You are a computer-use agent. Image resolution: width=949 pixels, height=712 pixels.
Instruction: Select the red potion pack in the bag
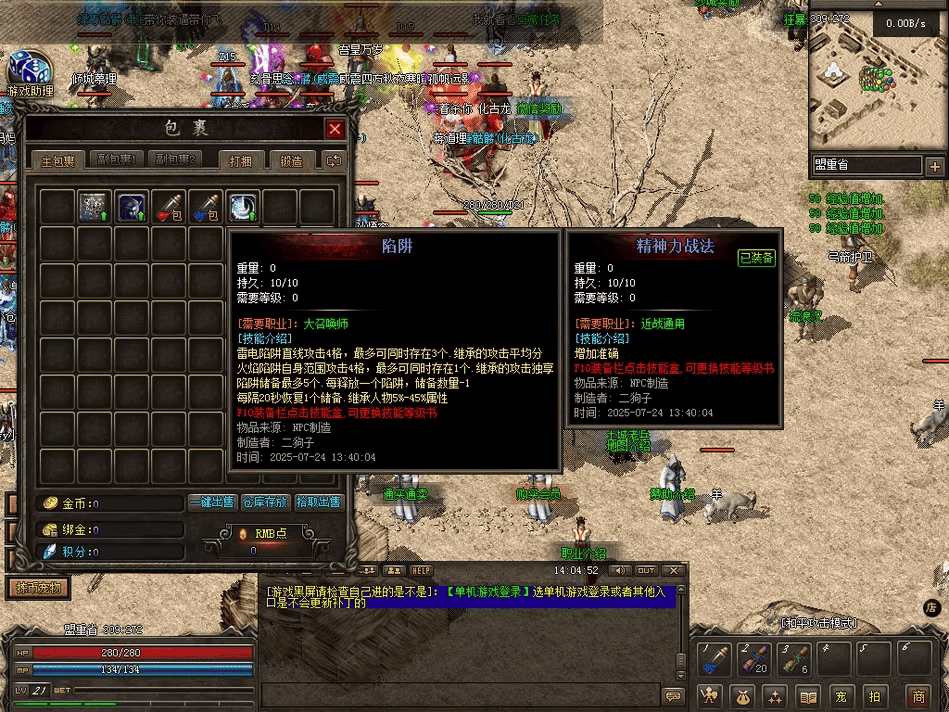coord(169,207)
